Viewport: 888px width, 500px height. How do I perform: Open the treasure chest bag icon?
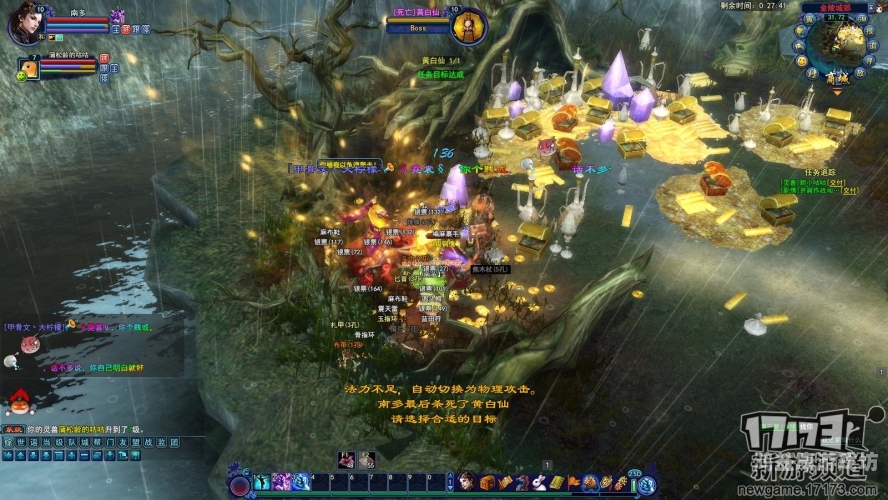coord(488,482)
